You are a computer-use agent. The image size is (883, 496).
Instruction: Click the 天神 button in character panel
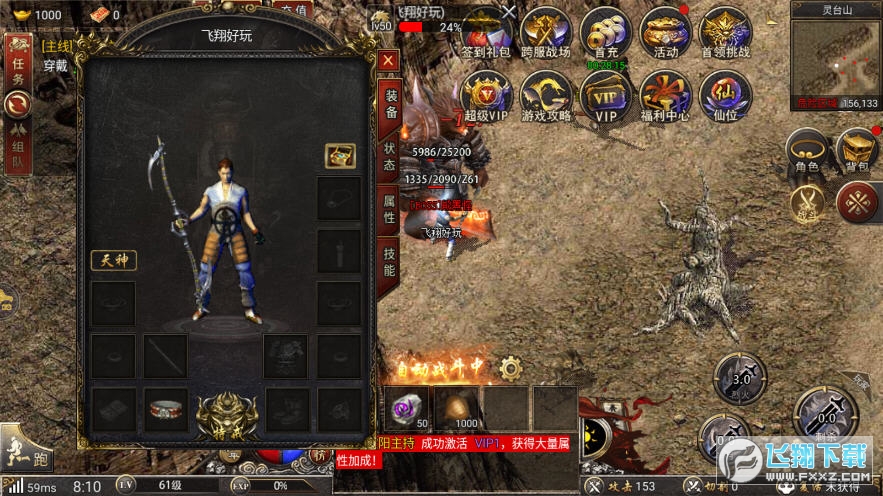tap(113, 260)
